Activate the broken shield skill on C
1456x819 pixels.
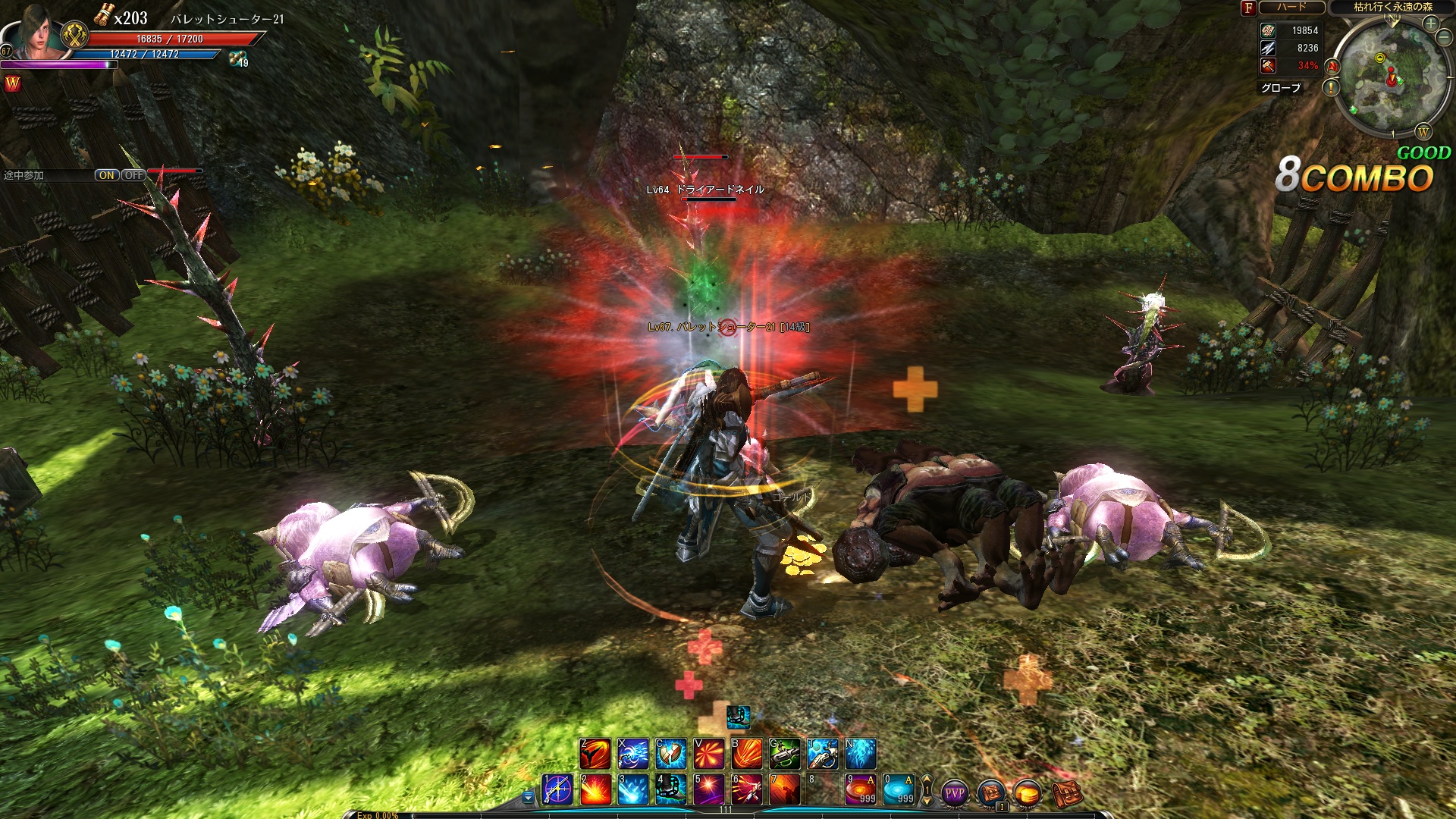(x=671, y=754)
